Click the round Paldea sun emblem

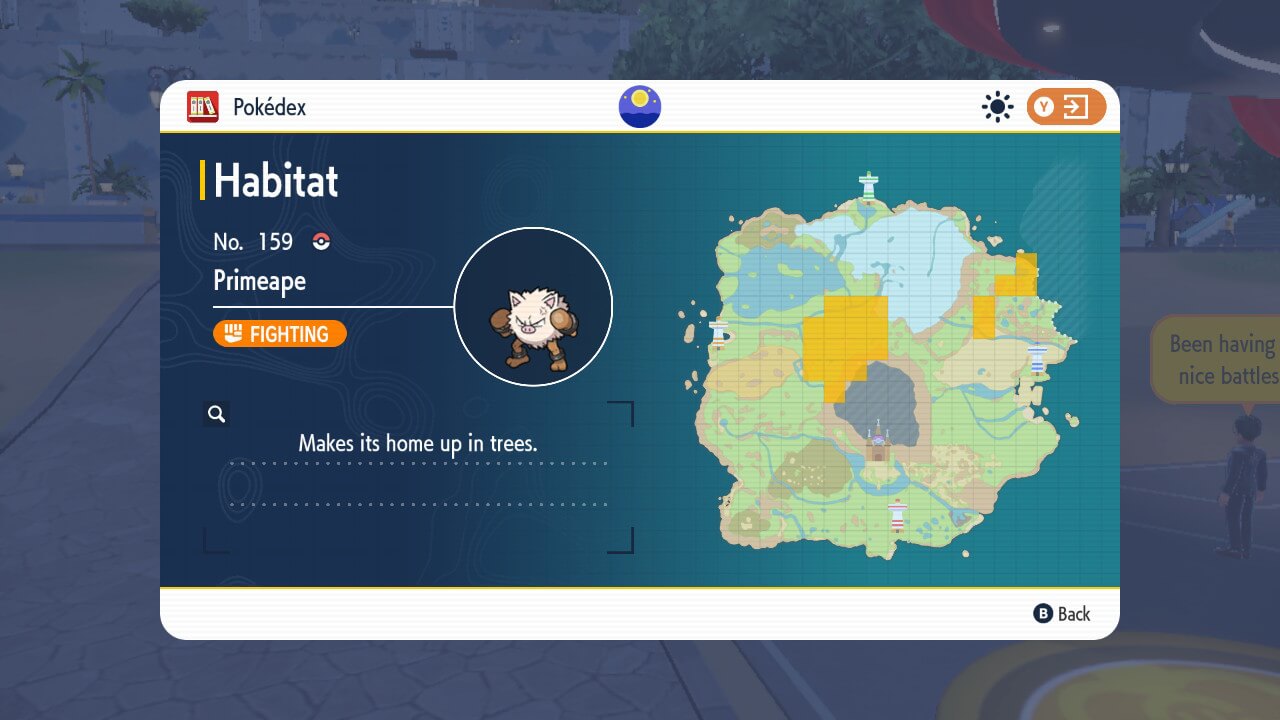[640, 107]
